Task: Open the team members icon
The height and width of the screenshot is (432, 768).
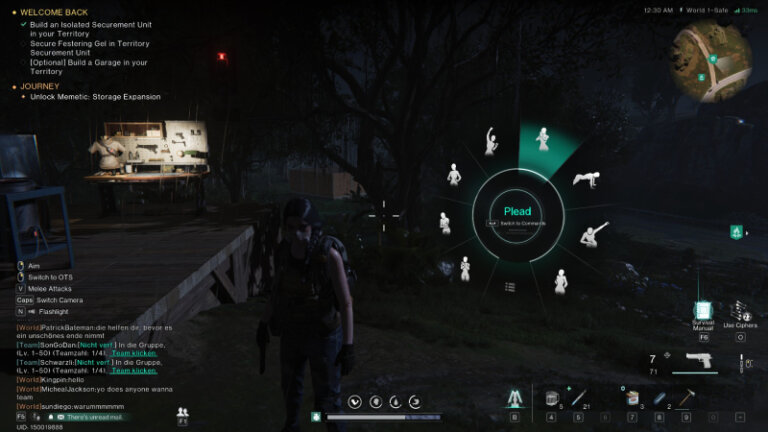Action: point(183,412)
